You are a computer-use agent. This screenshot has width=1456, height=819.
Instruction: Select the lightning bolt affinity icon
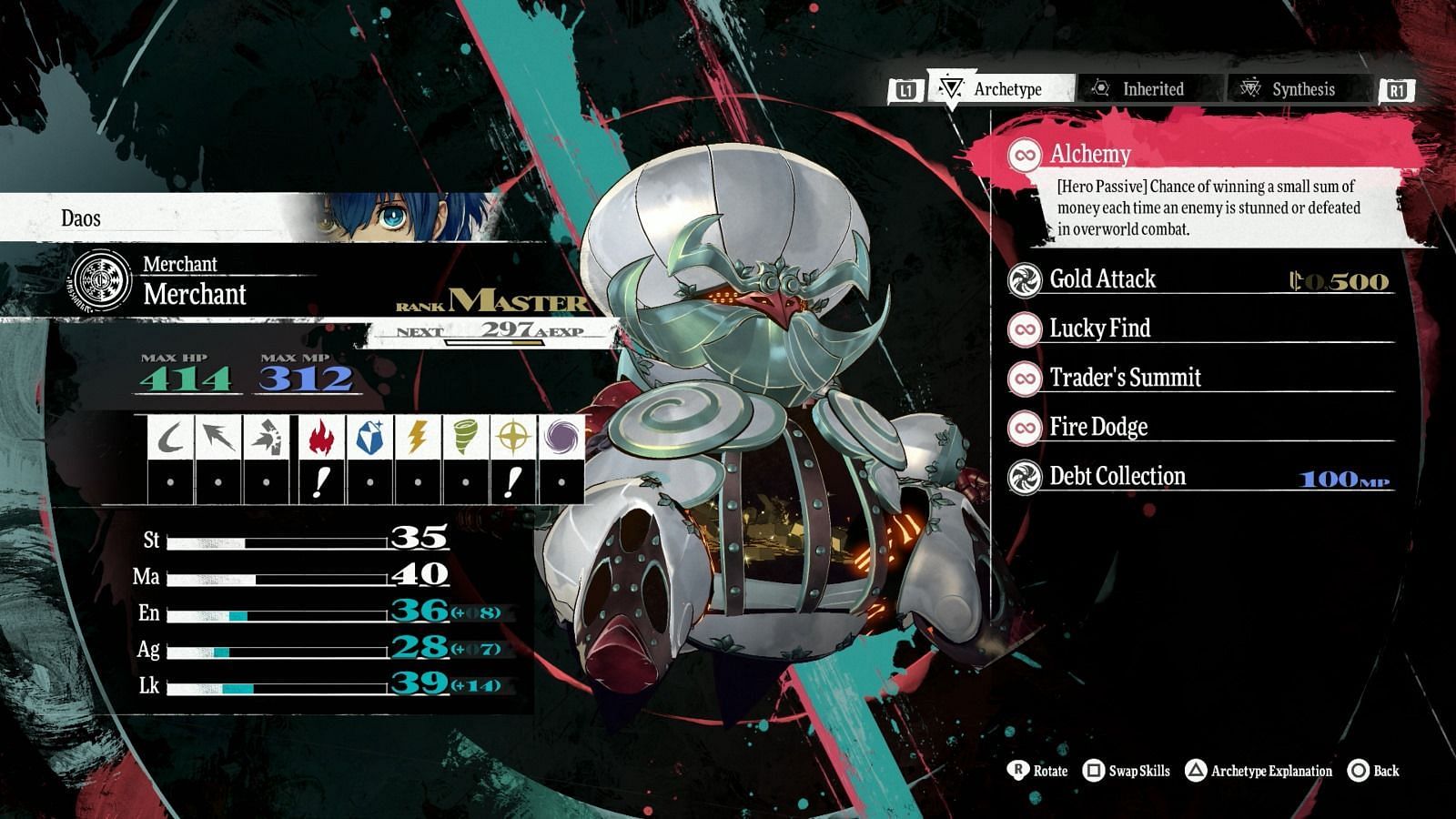coord(417,438)
